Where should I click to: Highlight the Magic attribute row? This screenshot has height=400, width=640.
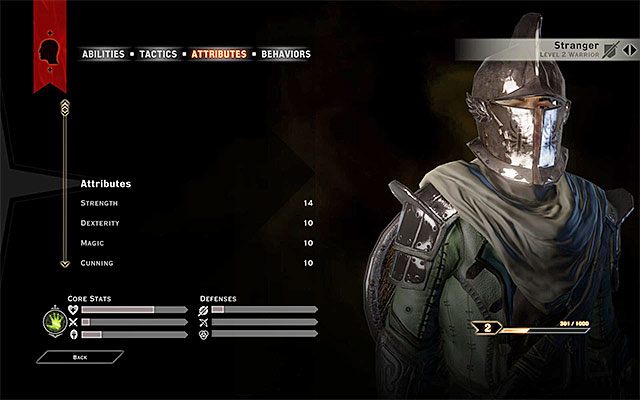click(197, 243)
